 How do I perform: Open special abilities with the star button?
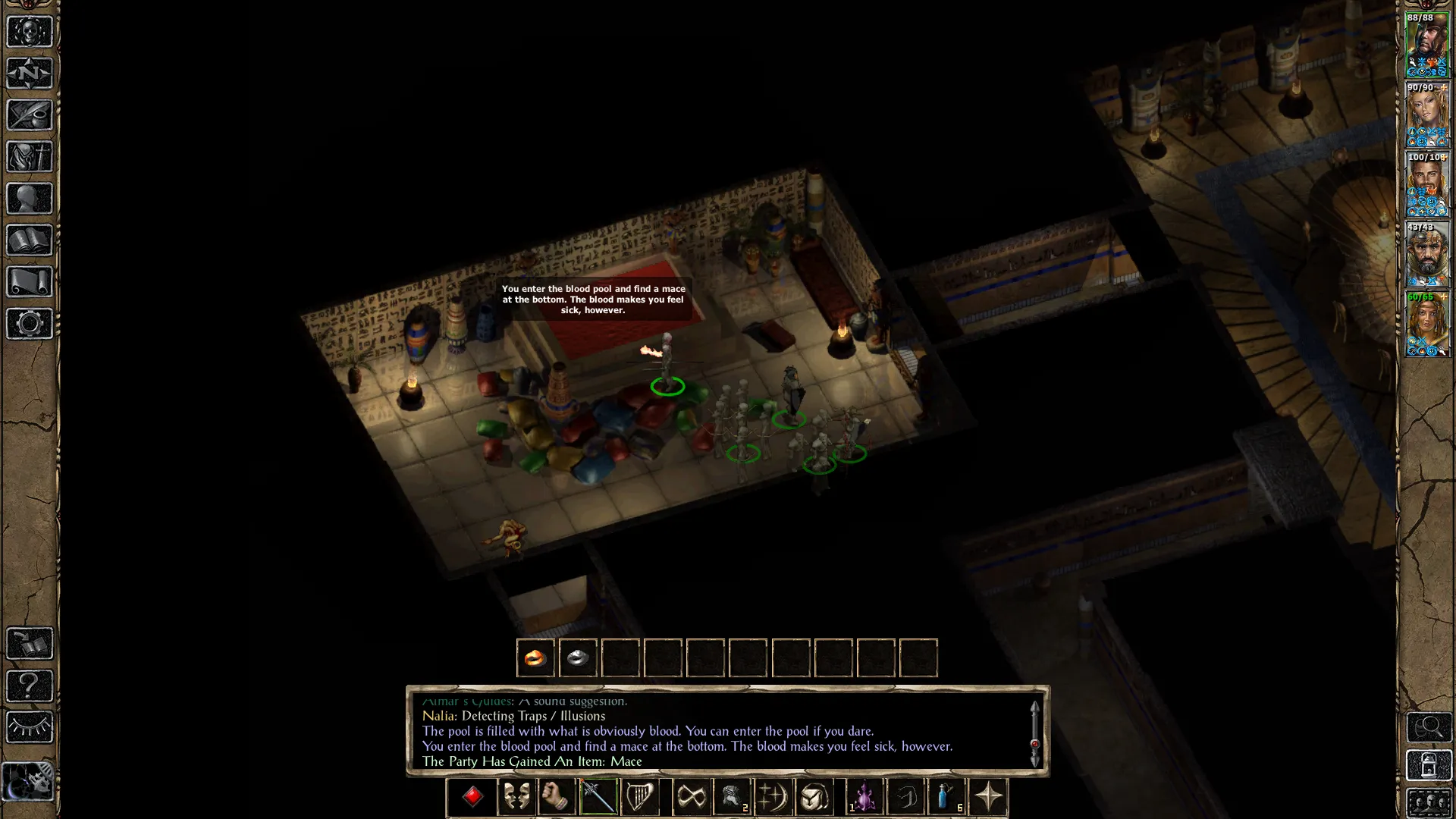[x=988, y=797]
